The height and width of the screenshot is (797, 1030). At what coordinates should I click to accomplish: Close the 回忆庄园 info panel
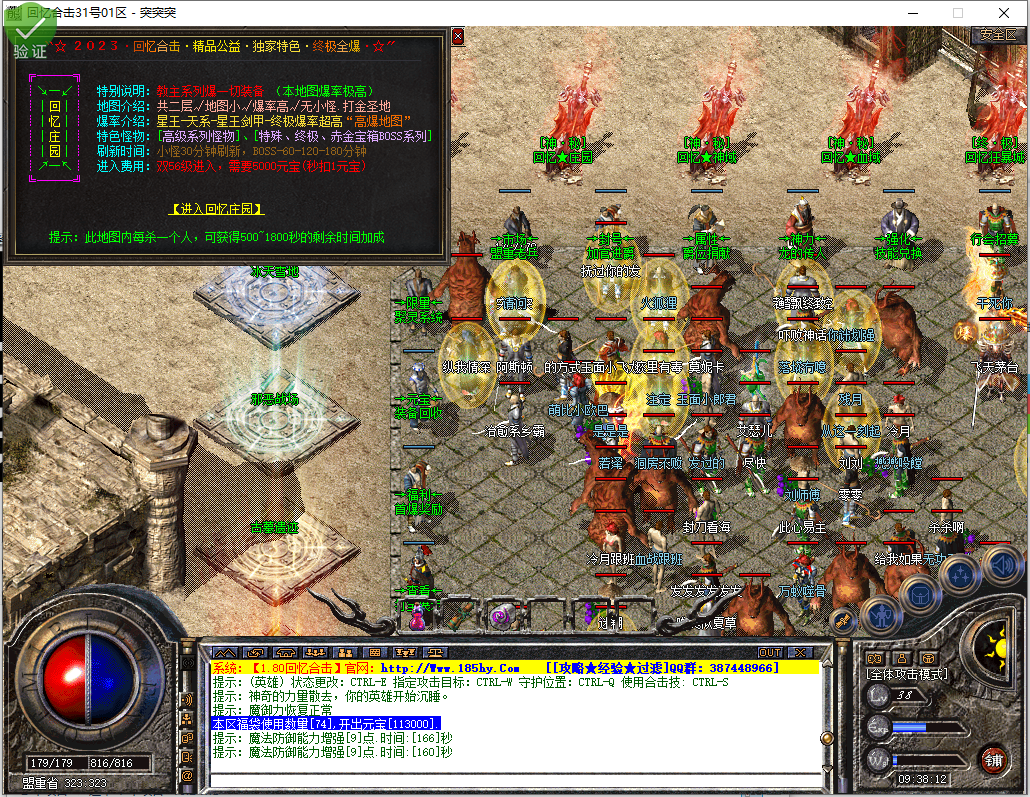458,36
